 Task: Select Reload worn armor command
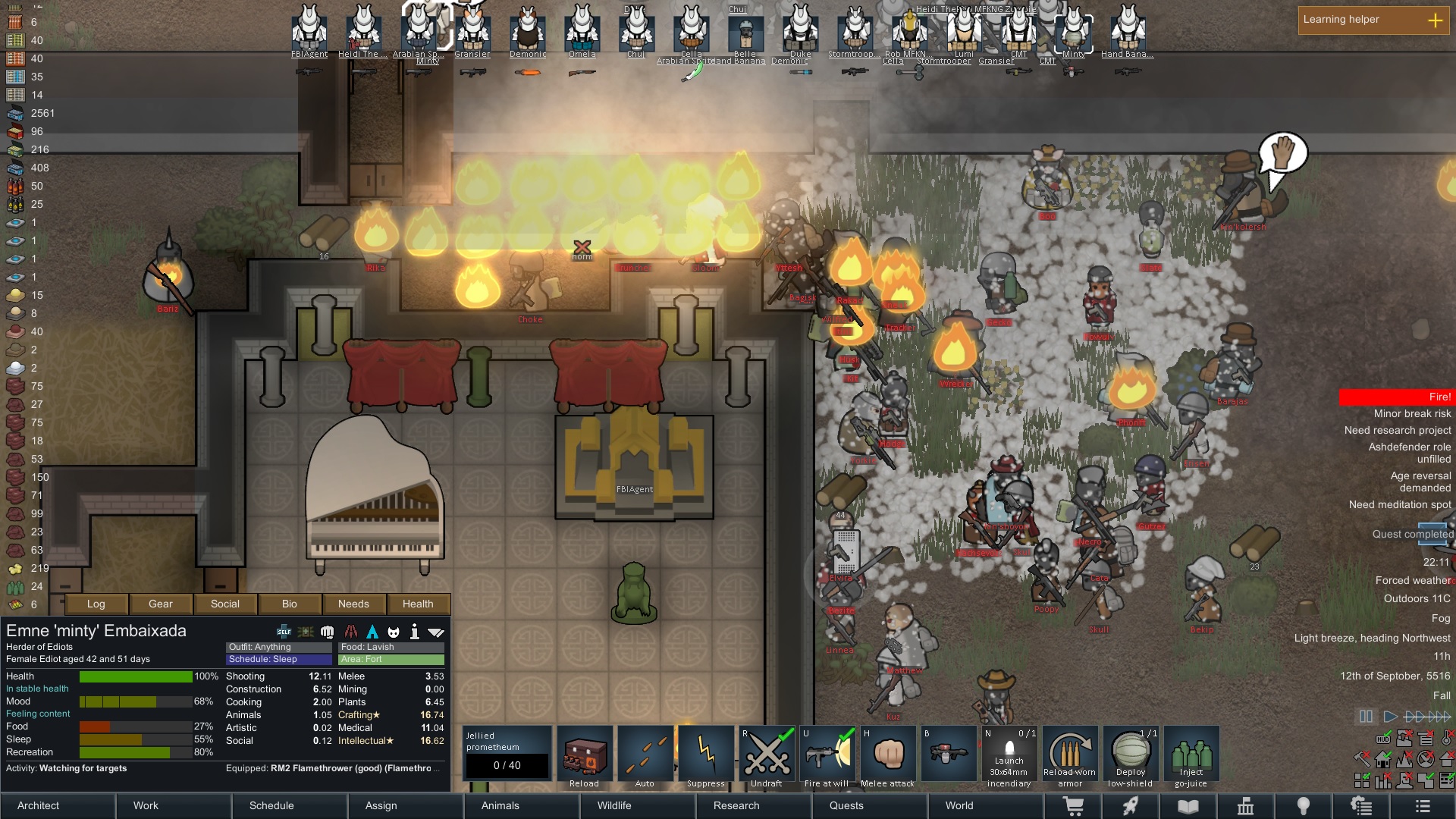[x=1070, y=753]
